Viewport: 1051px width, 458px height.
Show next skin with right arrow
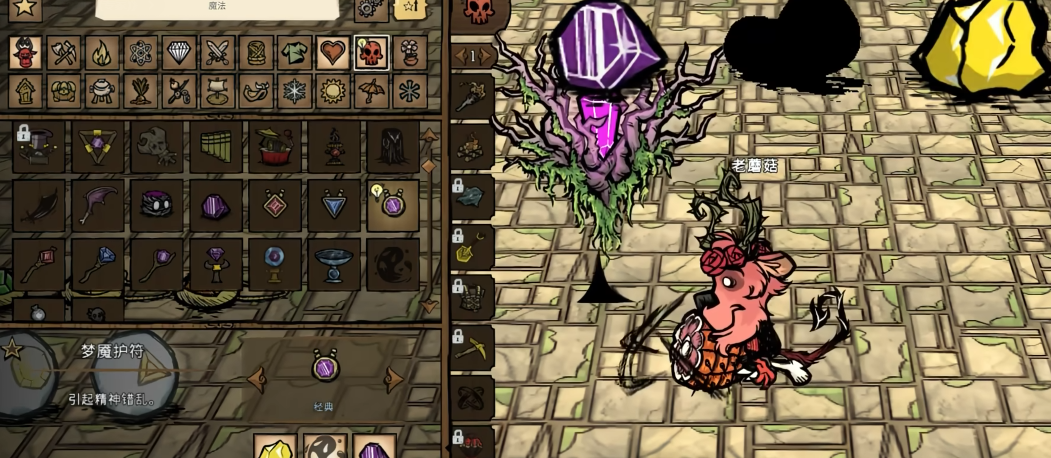pyautogui.click(x=394, y=377)
